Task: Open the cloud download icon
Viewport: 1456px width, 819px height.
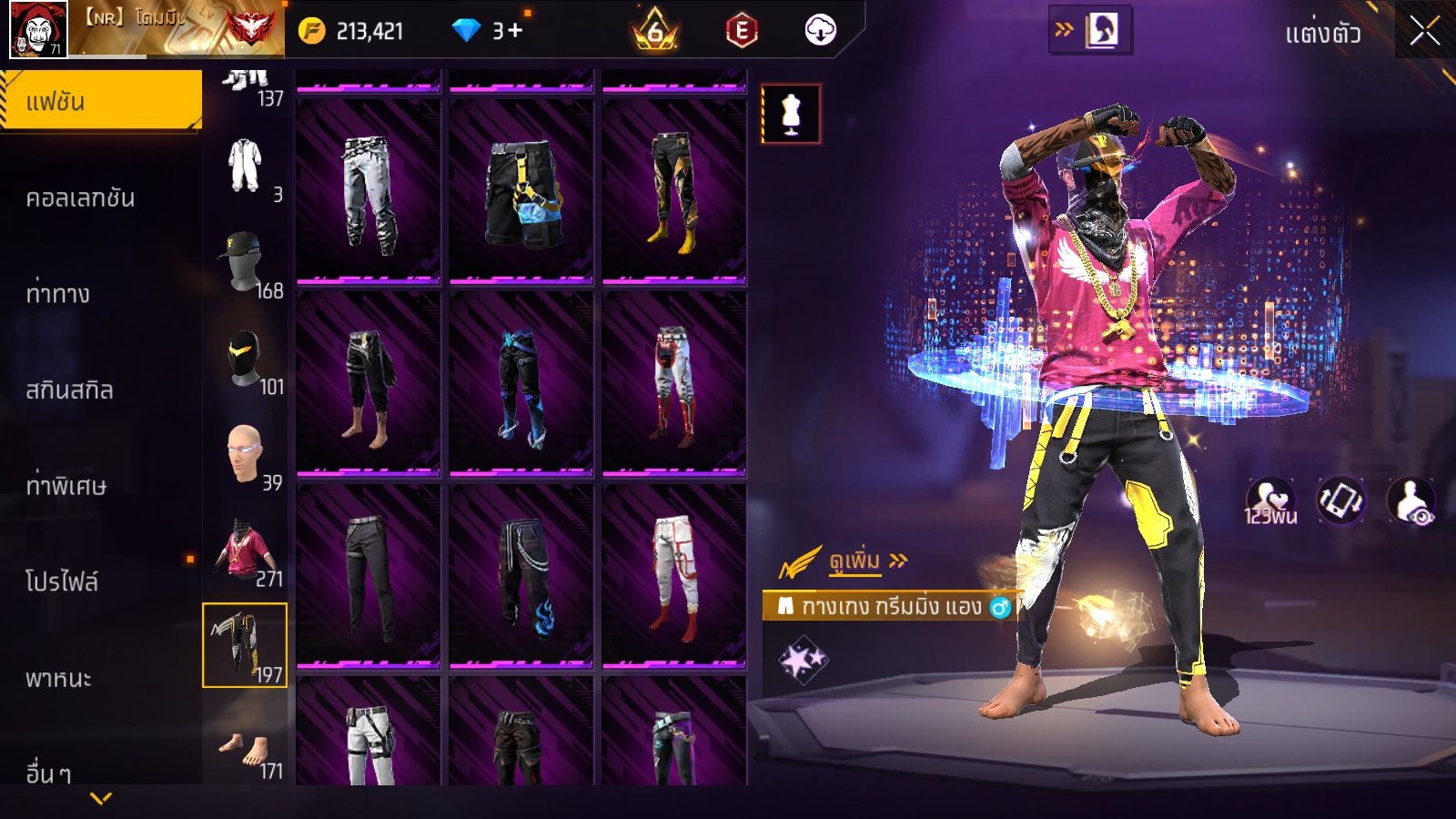Action: 820,31
